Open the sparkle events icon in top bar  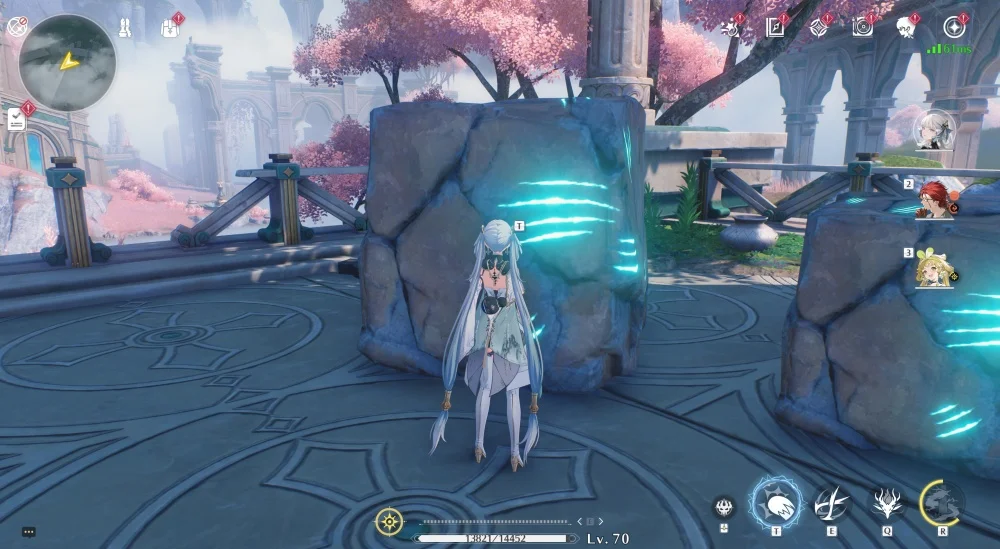click(x=731, y=28)
